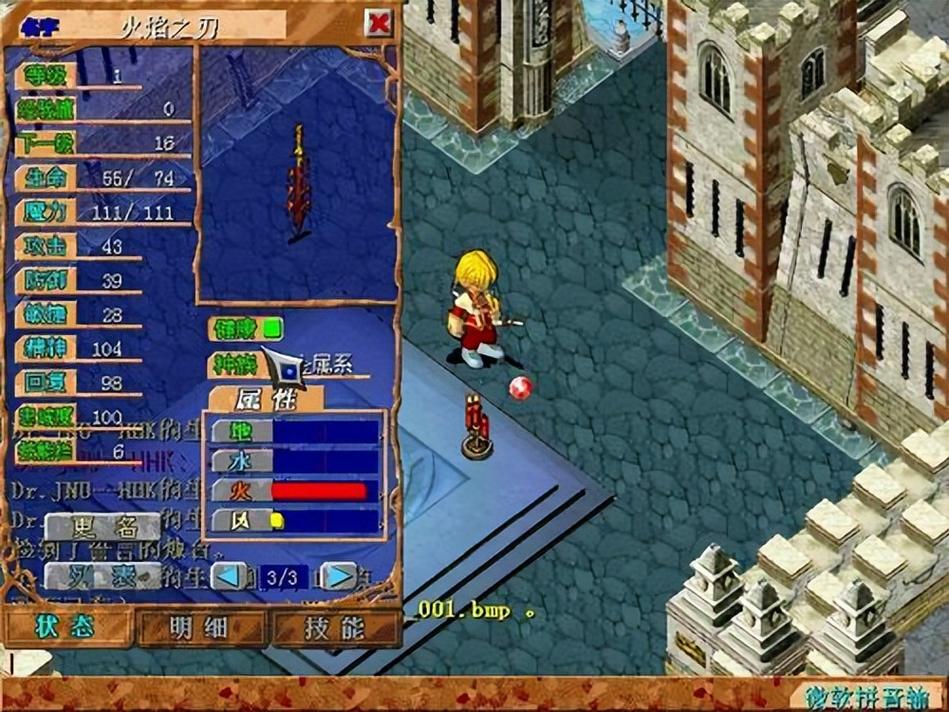Click the 更名 rename button

(x=103, y=527)
